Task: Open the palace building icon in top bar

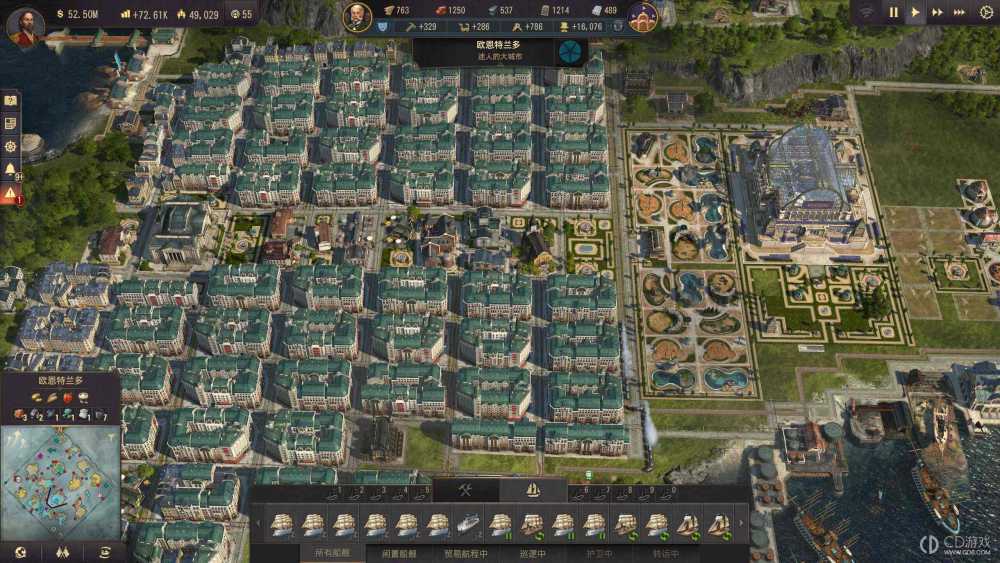Action: pos(642,15)
